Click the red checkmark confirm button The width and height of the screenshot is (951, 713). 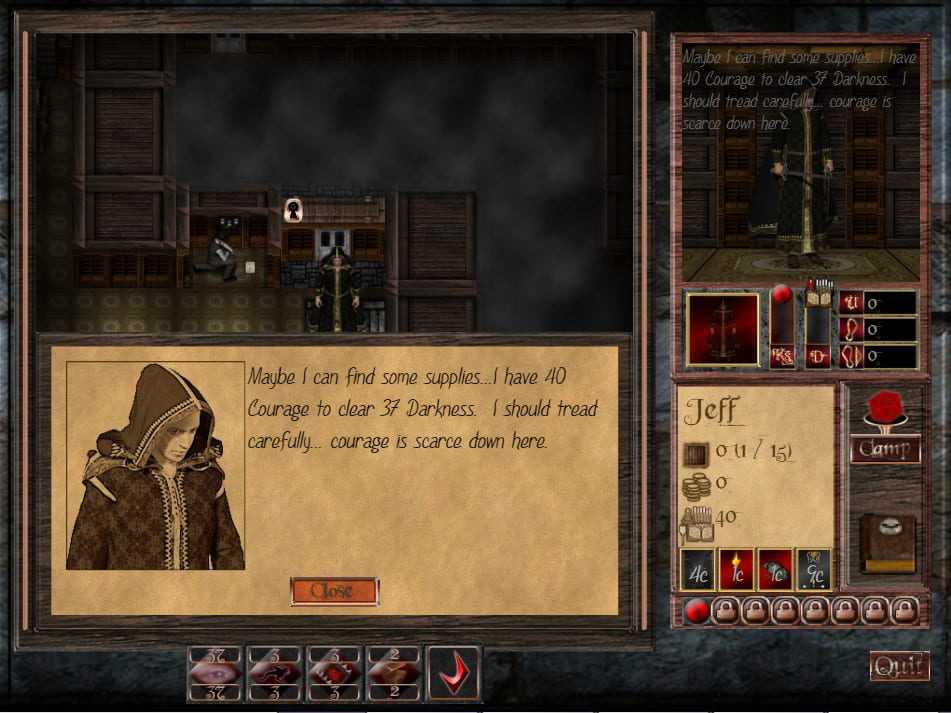point(453,673)
